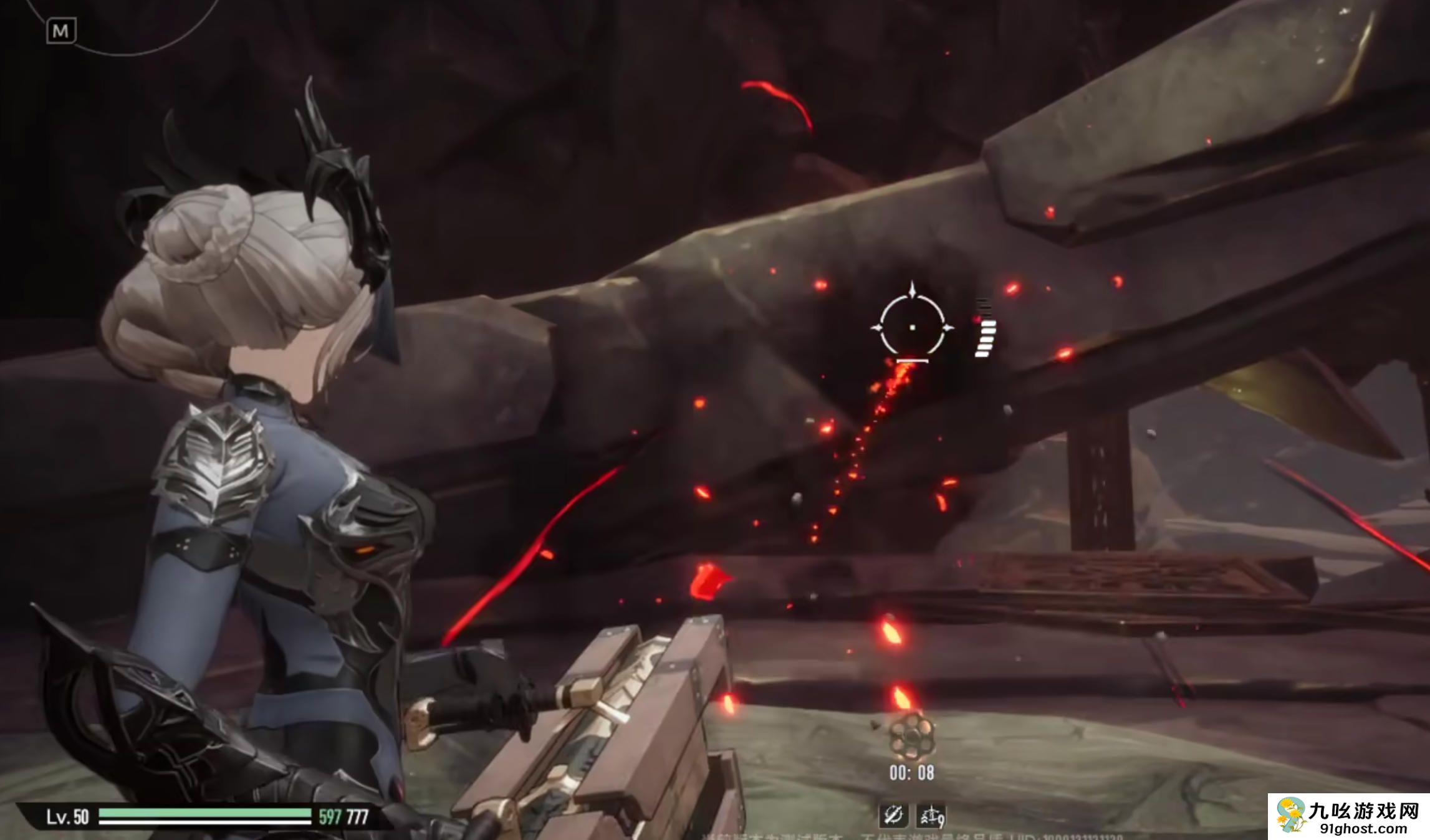Select the crossed-out crosshair status icon

pos(893,814)
